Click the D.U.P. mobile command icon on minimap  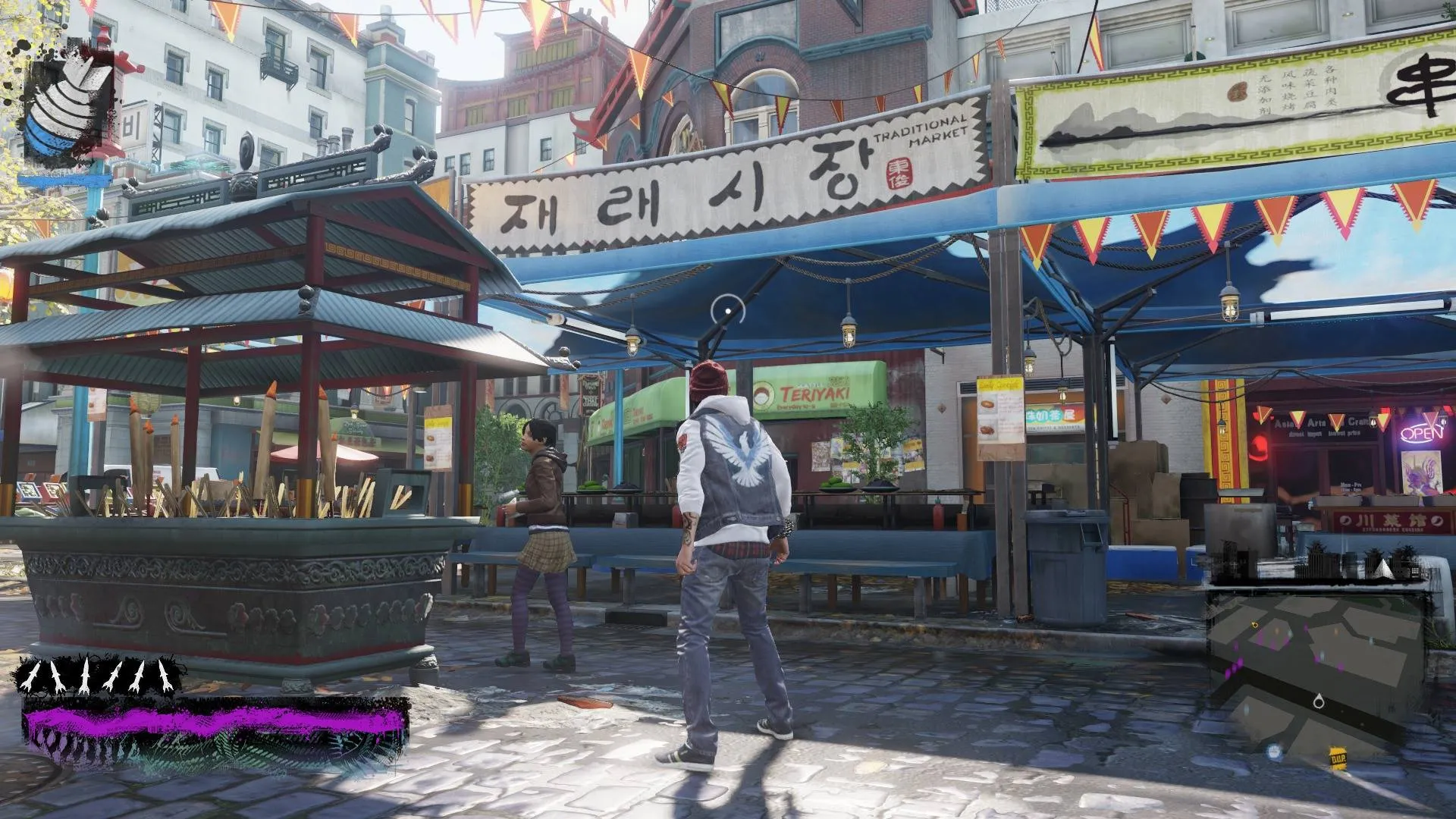point(1338,758)
